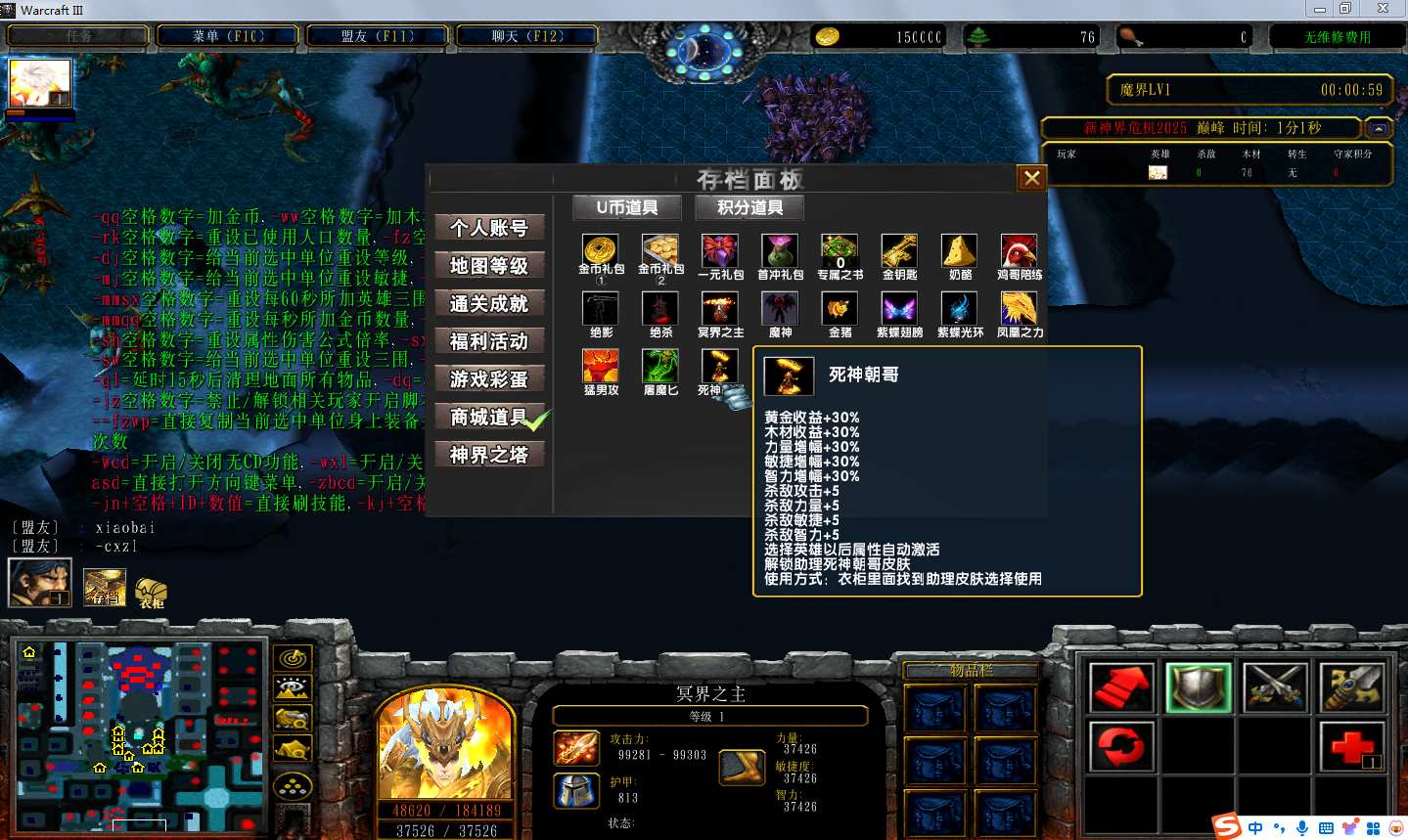The width and height of the screenshot is (1408, 840).
Task: Open the 聊天 (F12) chat log
Action: (526, 36)
